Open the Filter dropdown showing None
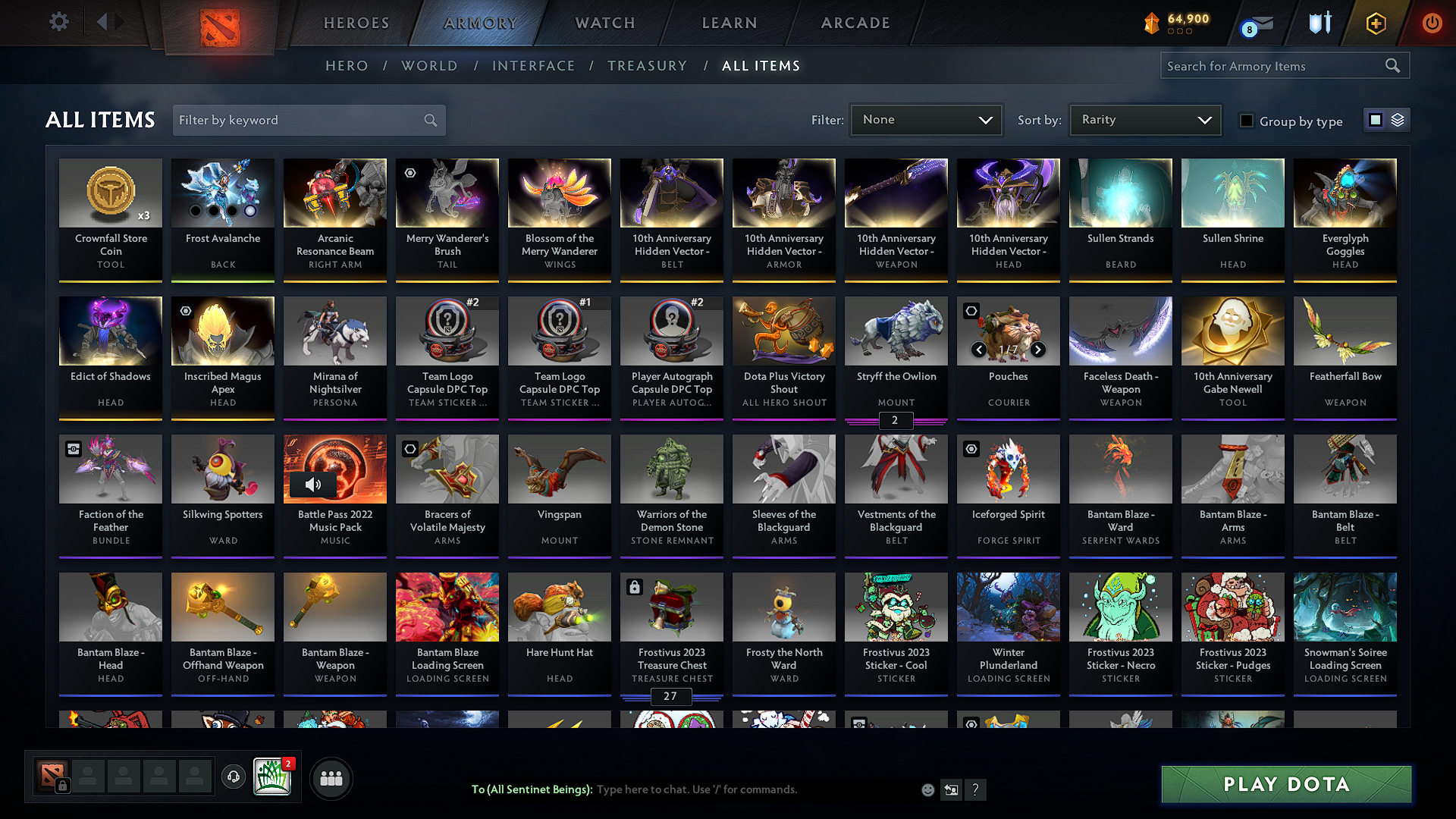Viewport: 1456px width, 819px height. click(926, 119)
